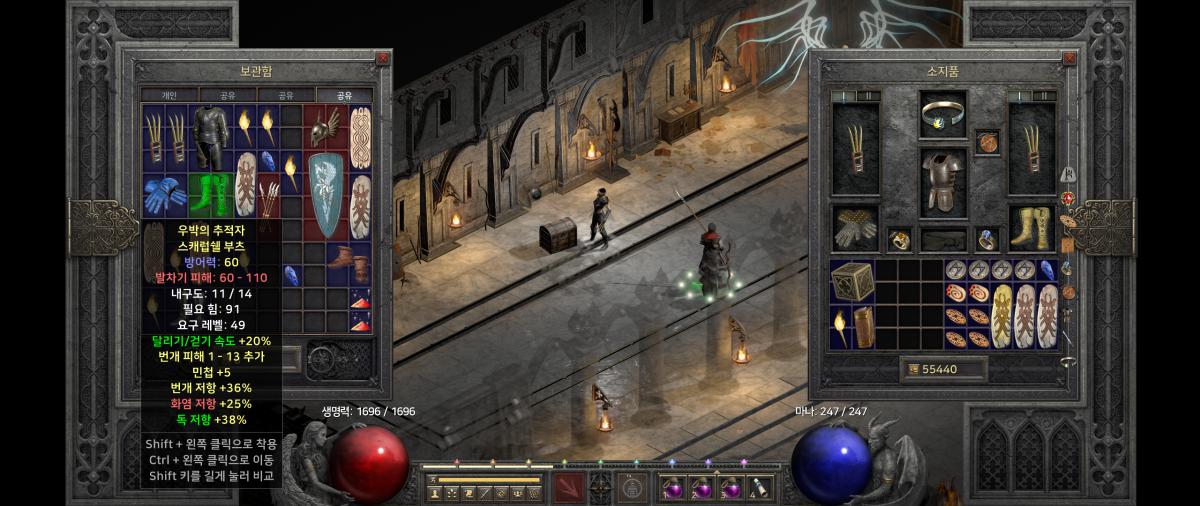Open the character screen mini-panel button
This screenshot has width=1200, height=506.
click(437, 494)
